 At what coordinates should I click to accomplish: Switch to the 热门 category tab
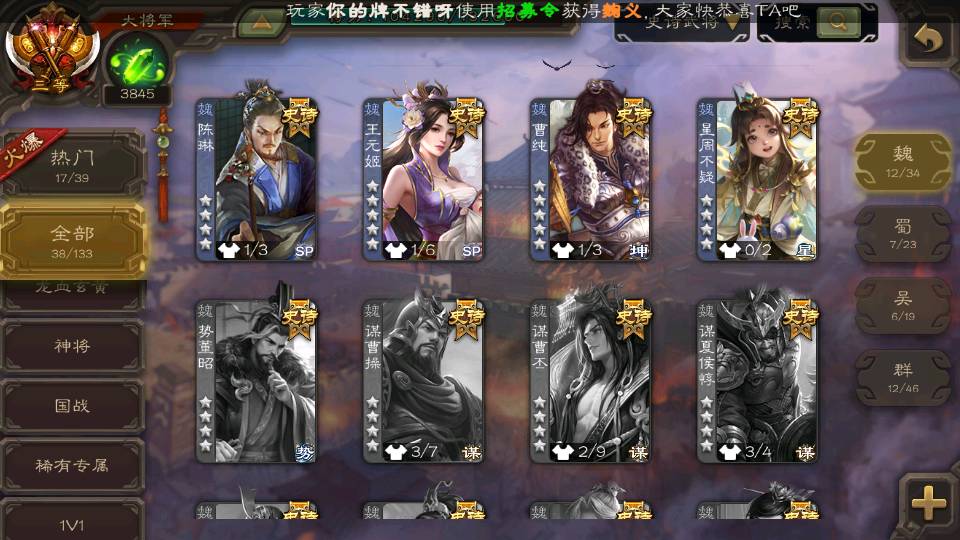[73, 161]
